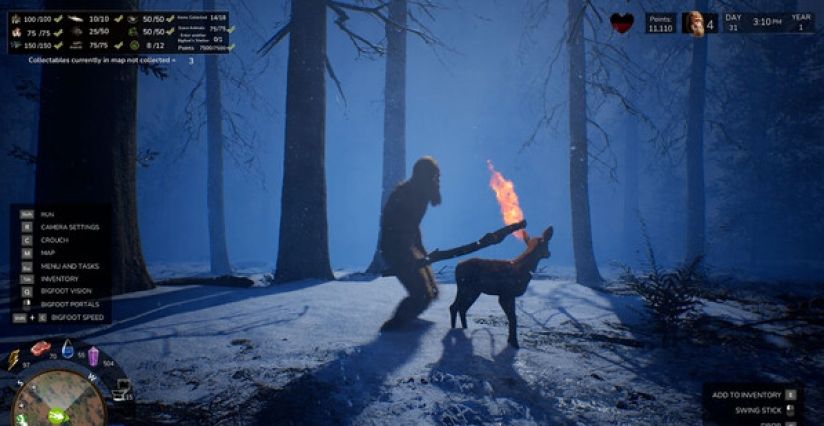This screenshot has height=426, width=824.
Task: Click the circular minimap
Action: tap(58, 398)
